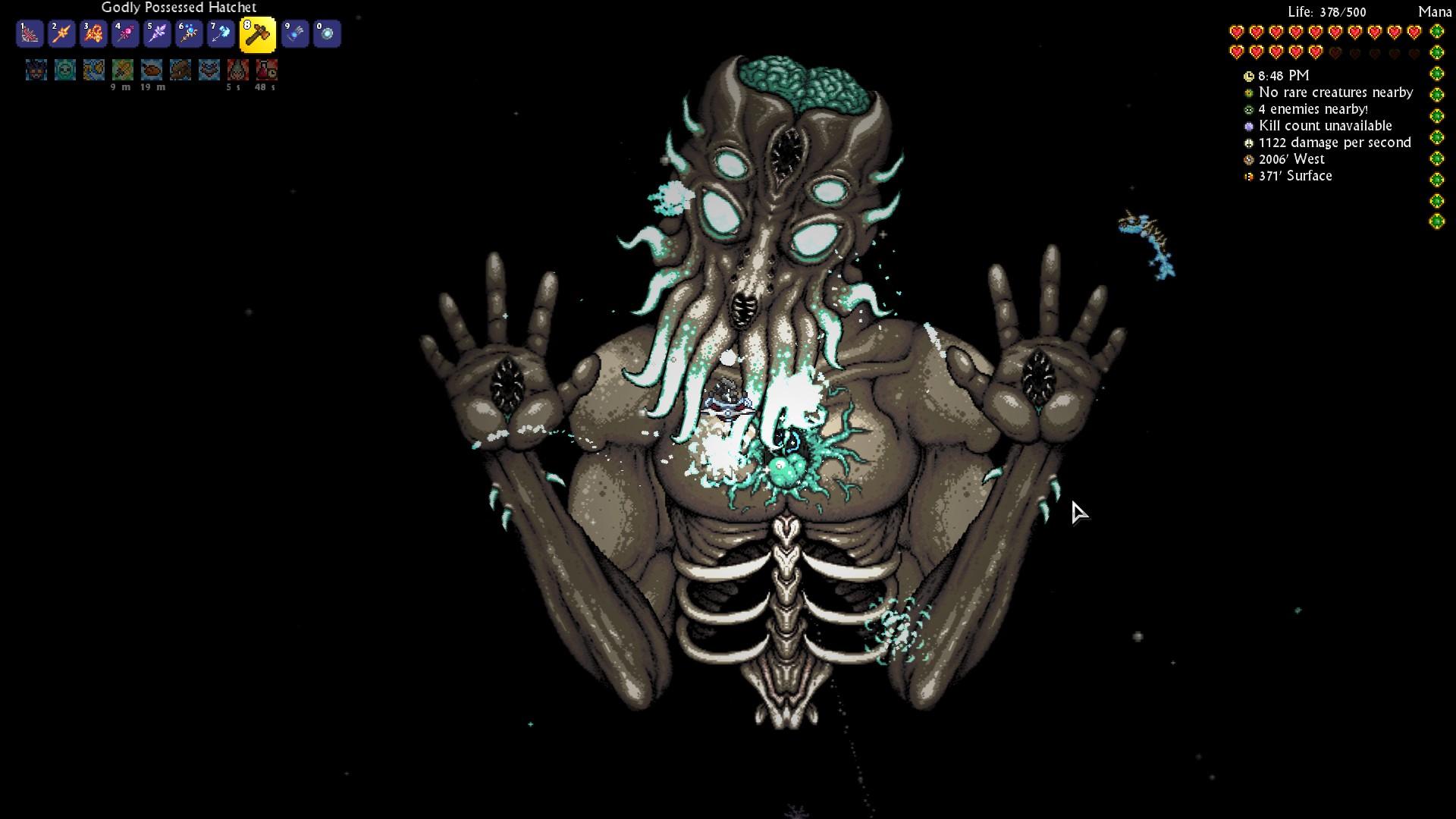Click the DPS meter icon showing damage per second
1456x819 pixels.
click(x=1247, y=143)
